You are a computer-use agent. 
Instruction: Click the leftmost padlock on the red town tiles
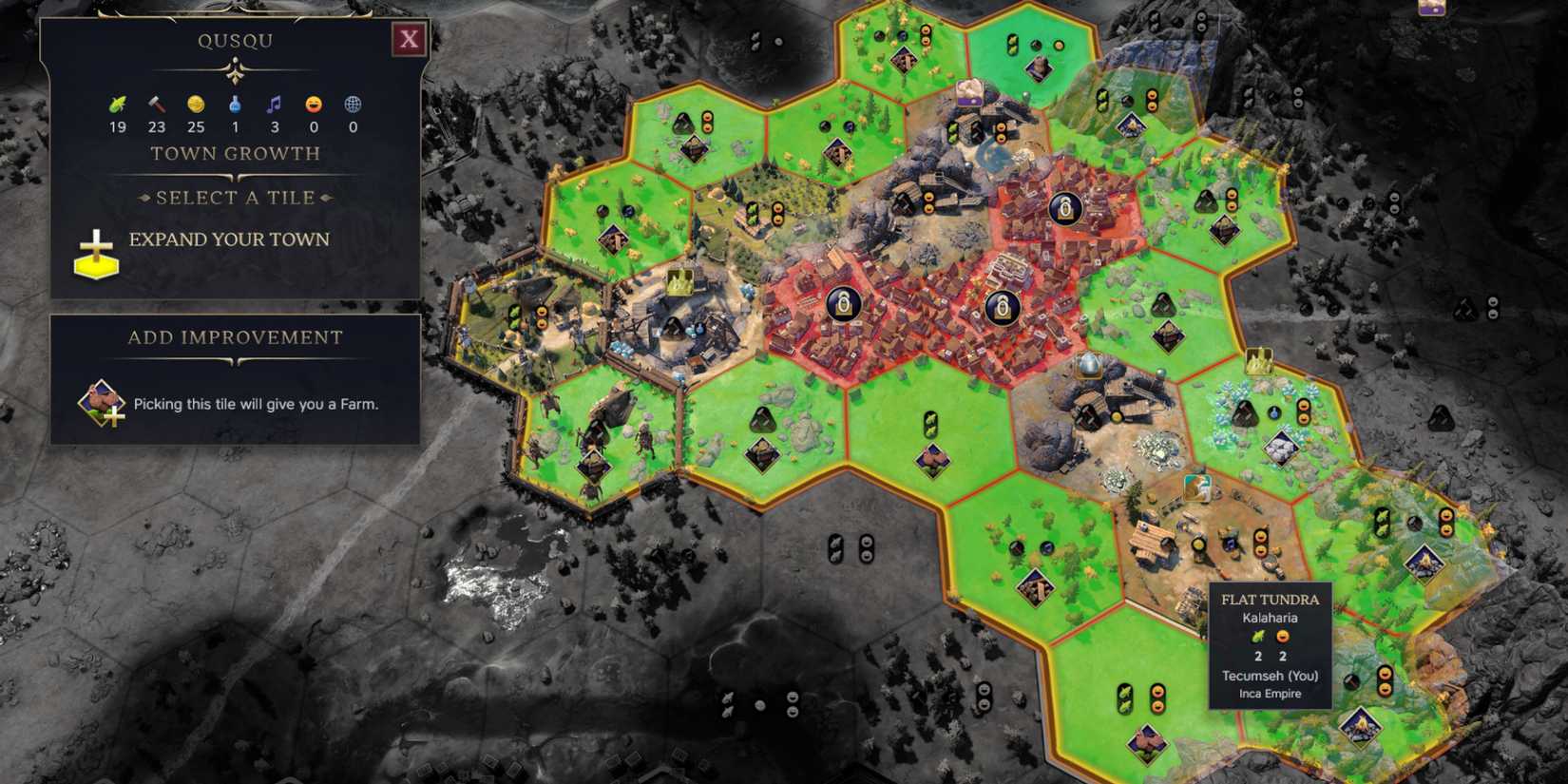844,306
